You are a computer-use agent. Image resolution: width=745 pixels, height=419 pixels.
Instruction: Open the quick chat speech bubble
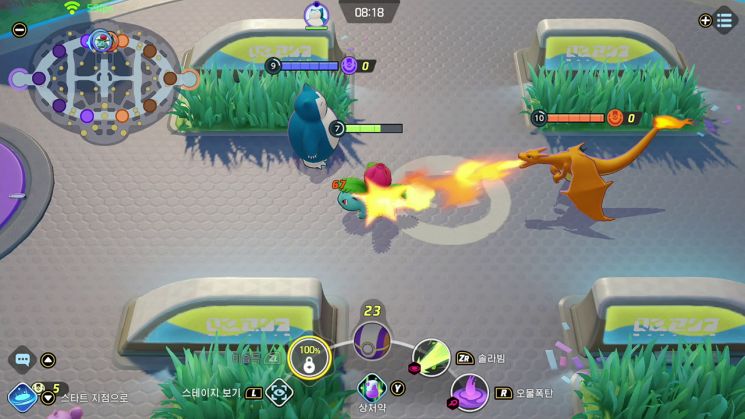(21, 360)
